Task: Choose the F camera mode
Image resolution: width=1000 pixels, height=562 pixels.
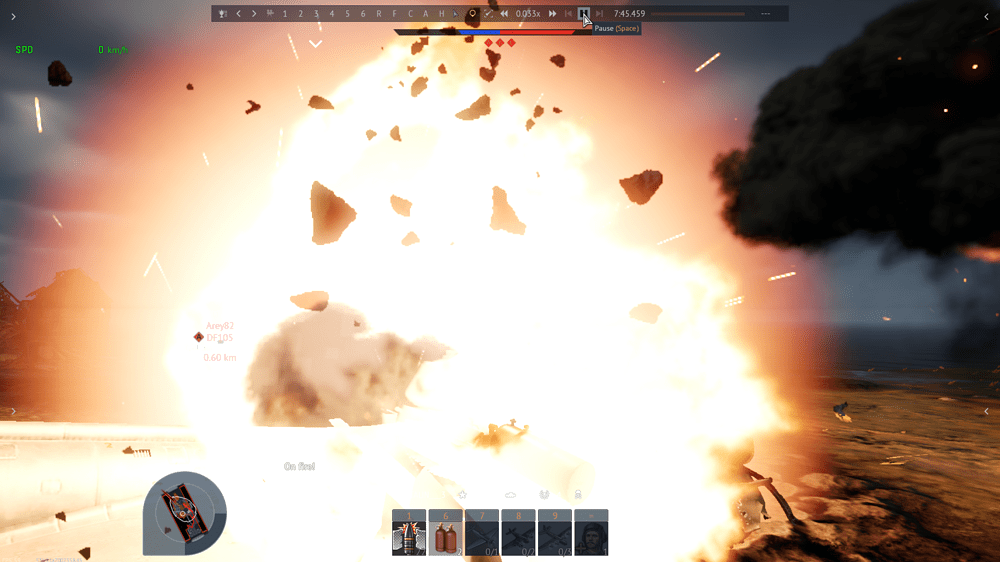Action: [395, 14]
